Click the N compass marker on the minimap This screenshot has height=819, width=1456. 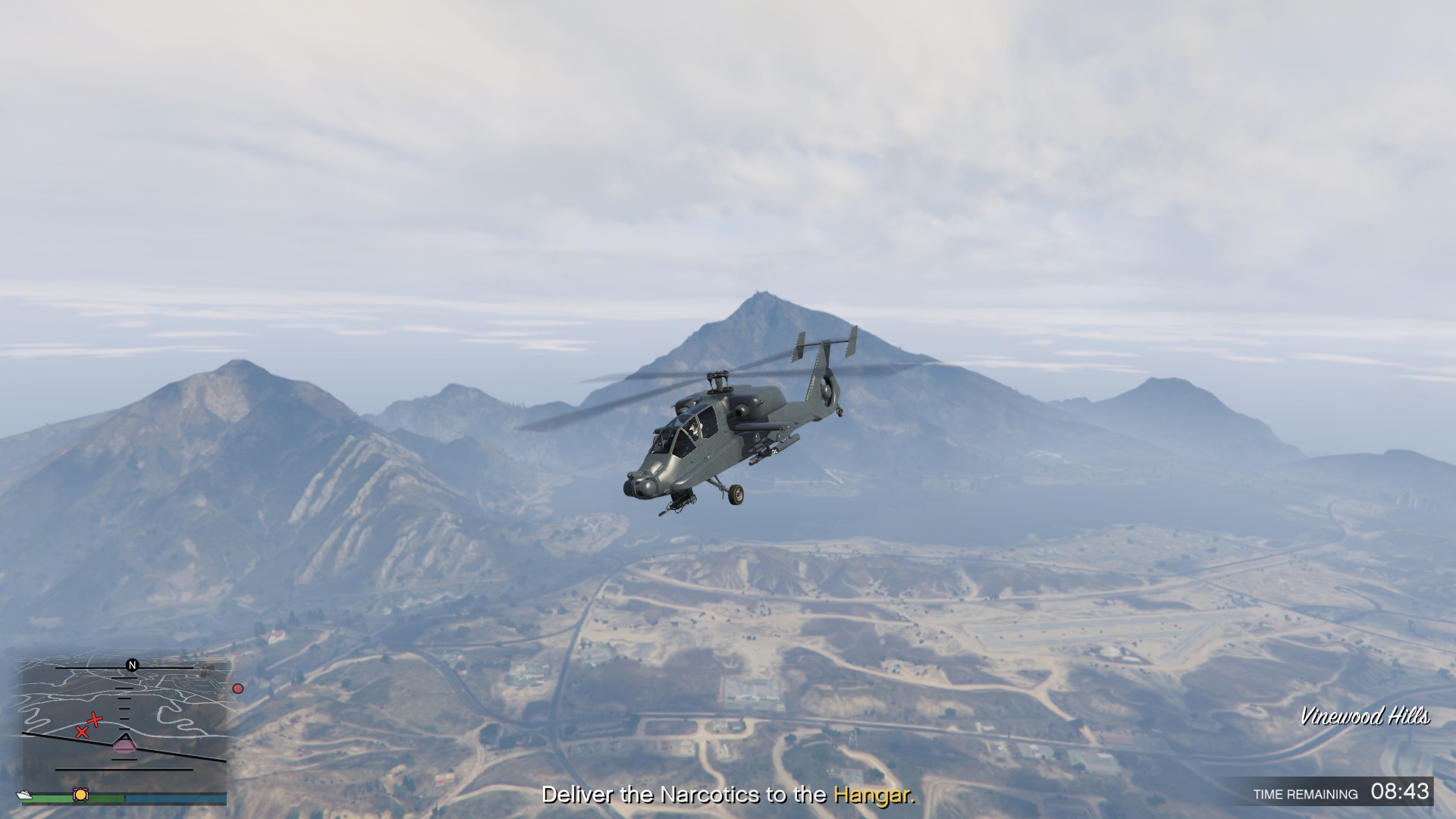click(132, 664)
